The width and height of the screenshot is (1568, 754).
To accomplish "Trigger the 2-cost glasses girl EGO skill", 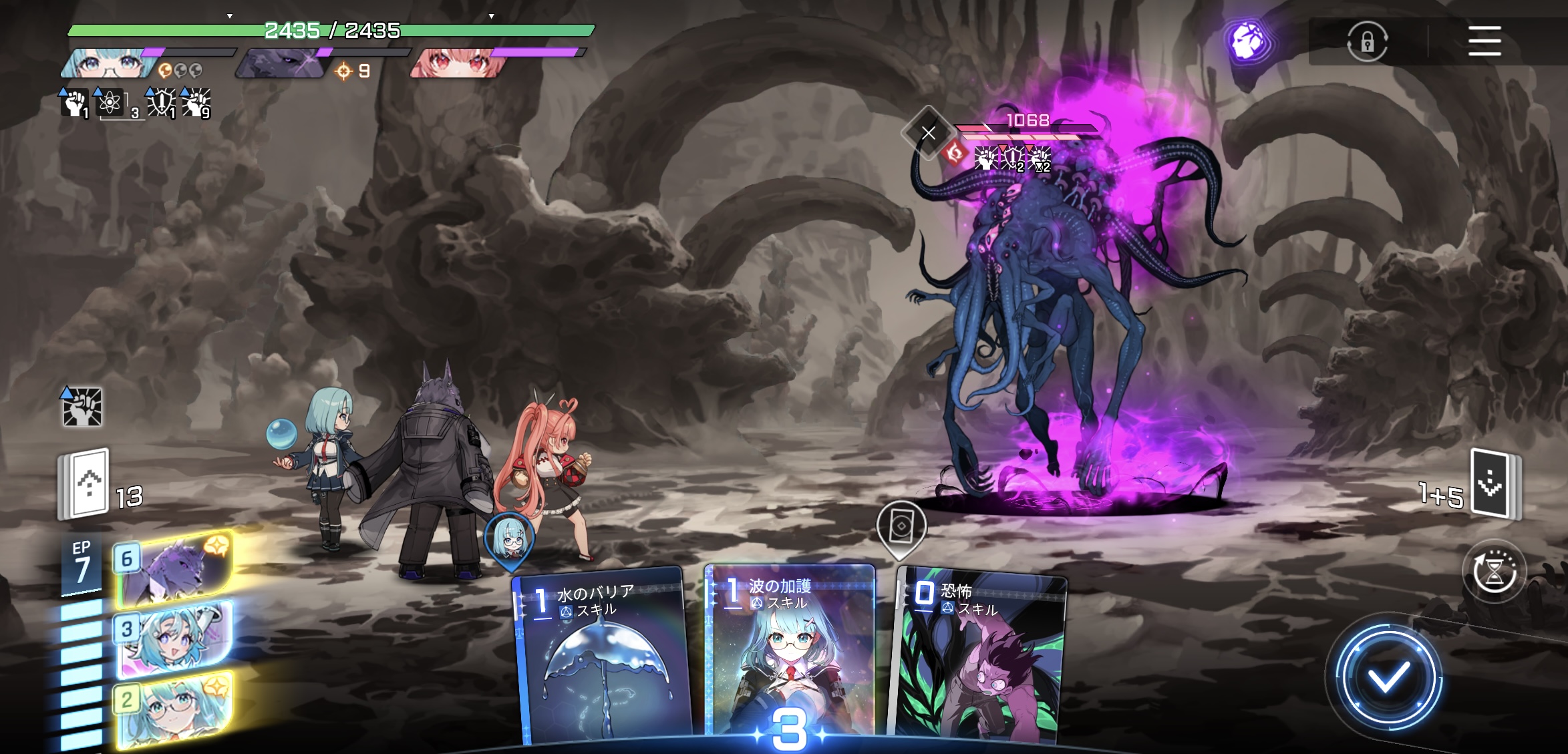I will (175, 708).
